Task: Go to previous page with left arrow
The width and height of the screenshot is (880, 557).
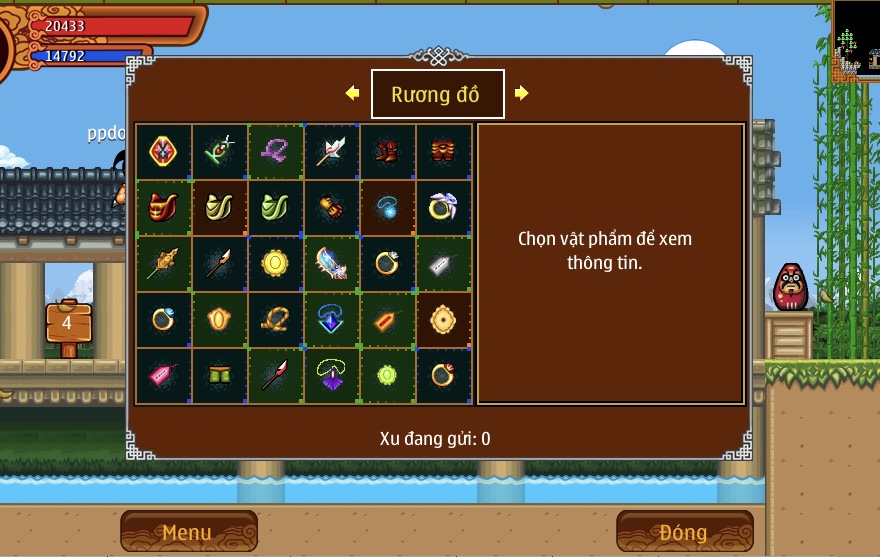Action: click(x=352, y=93)
